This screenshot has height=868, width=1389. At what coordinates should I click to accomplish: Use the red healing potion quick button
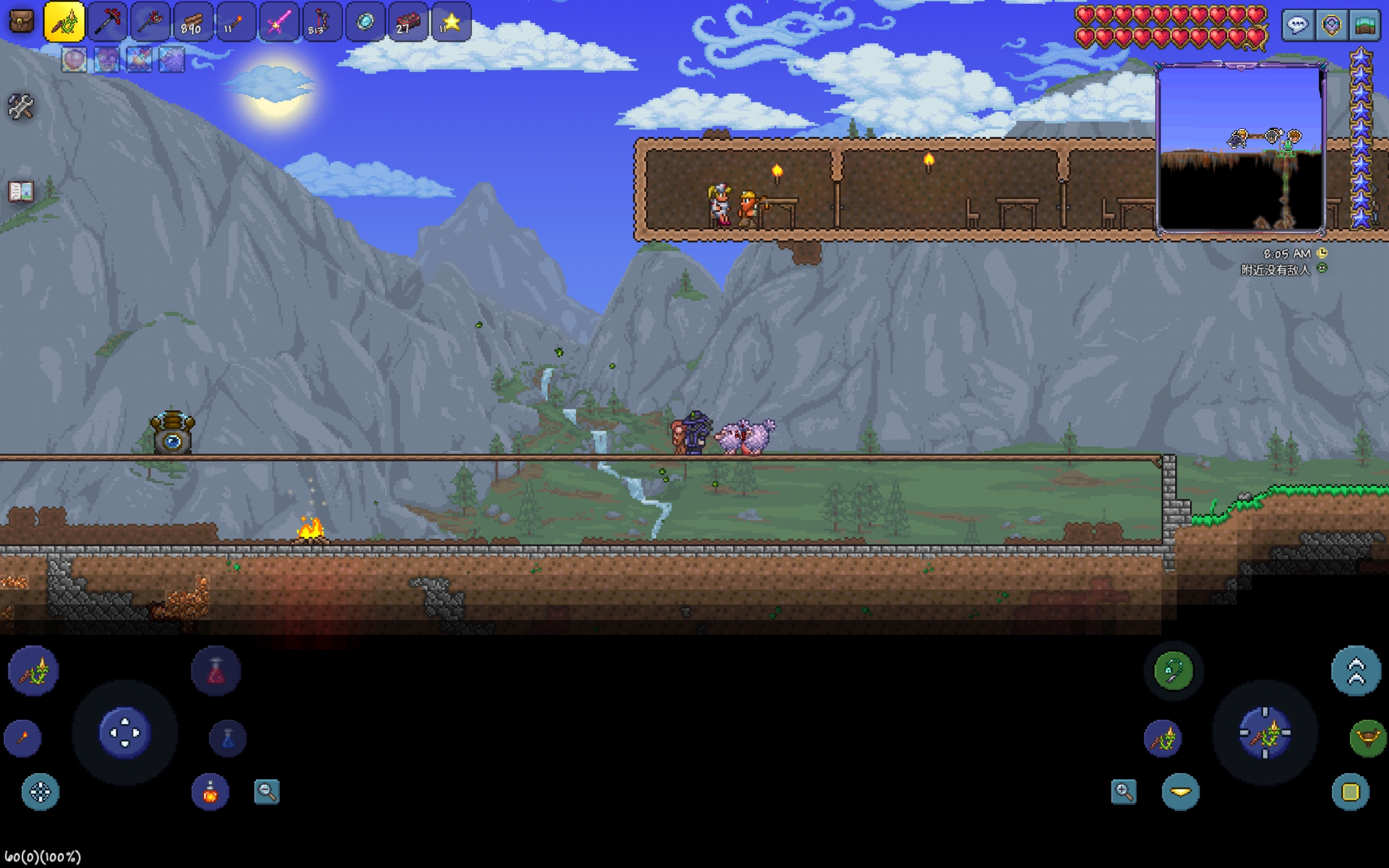click(216, 671)
